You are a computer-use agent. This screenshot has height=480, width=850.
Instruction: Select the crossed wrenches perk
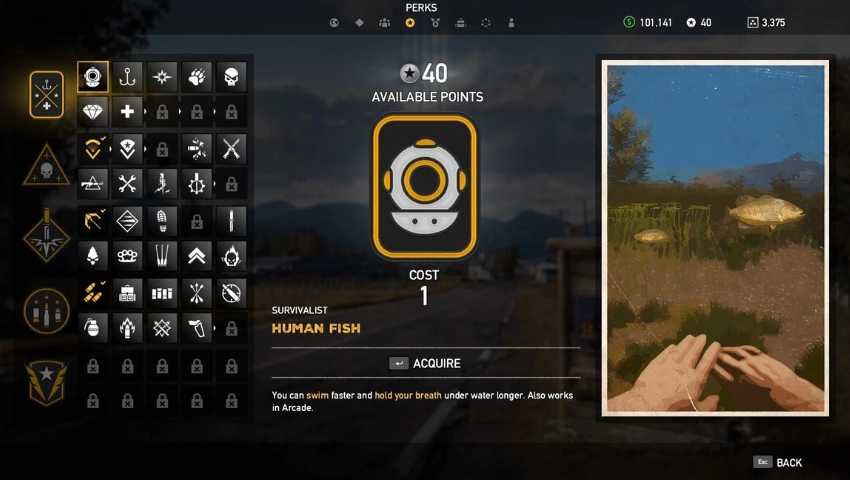tap(127, 183)
